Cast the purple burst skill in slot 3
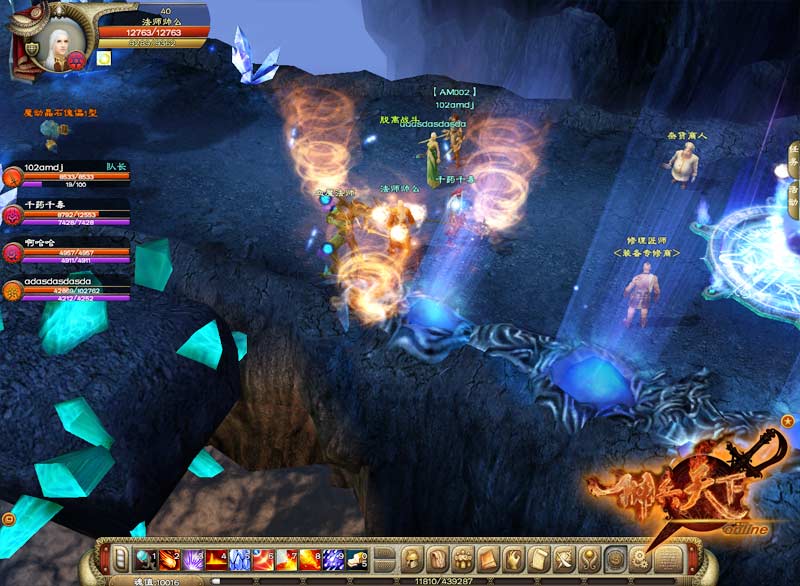 click(x=191, y=558)
